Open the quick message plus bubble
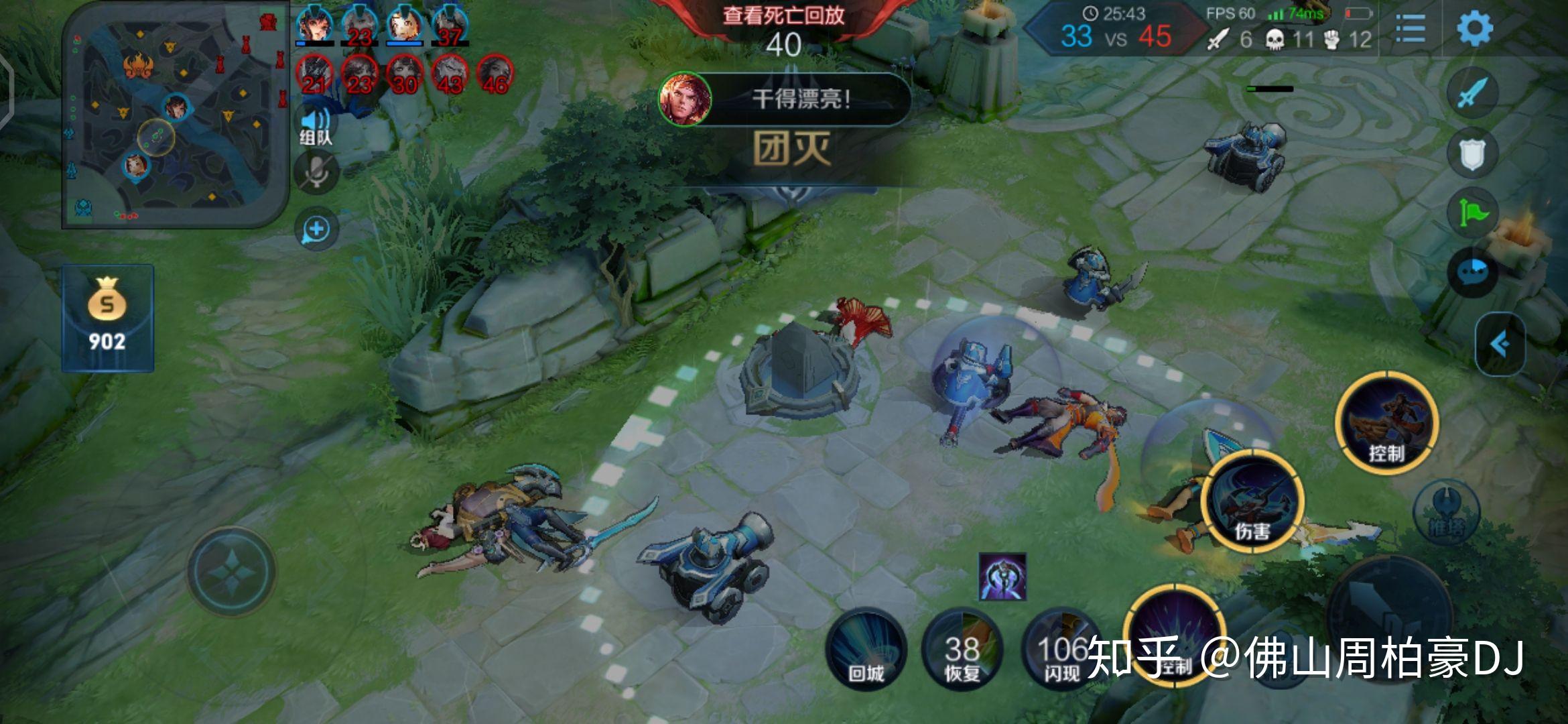1568x724 pixels. point(316,230)
